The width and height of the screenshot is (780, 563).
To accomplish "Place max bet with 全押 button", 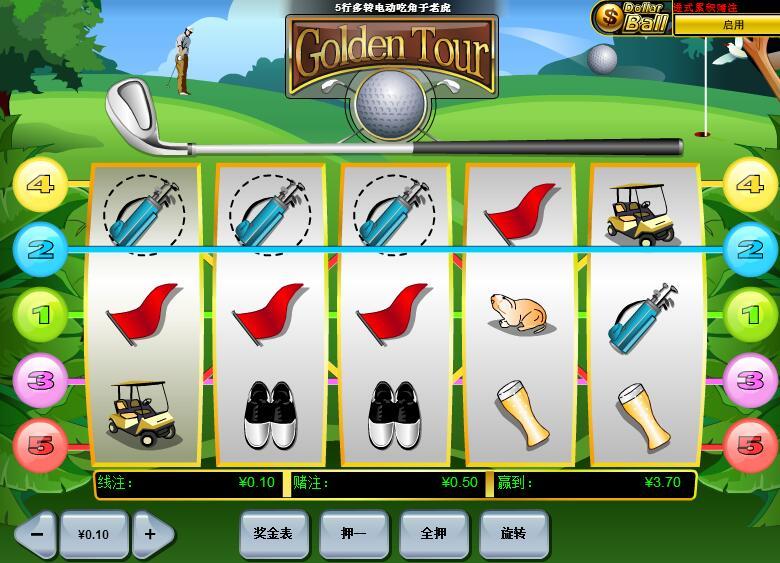I will pos(433,534).
